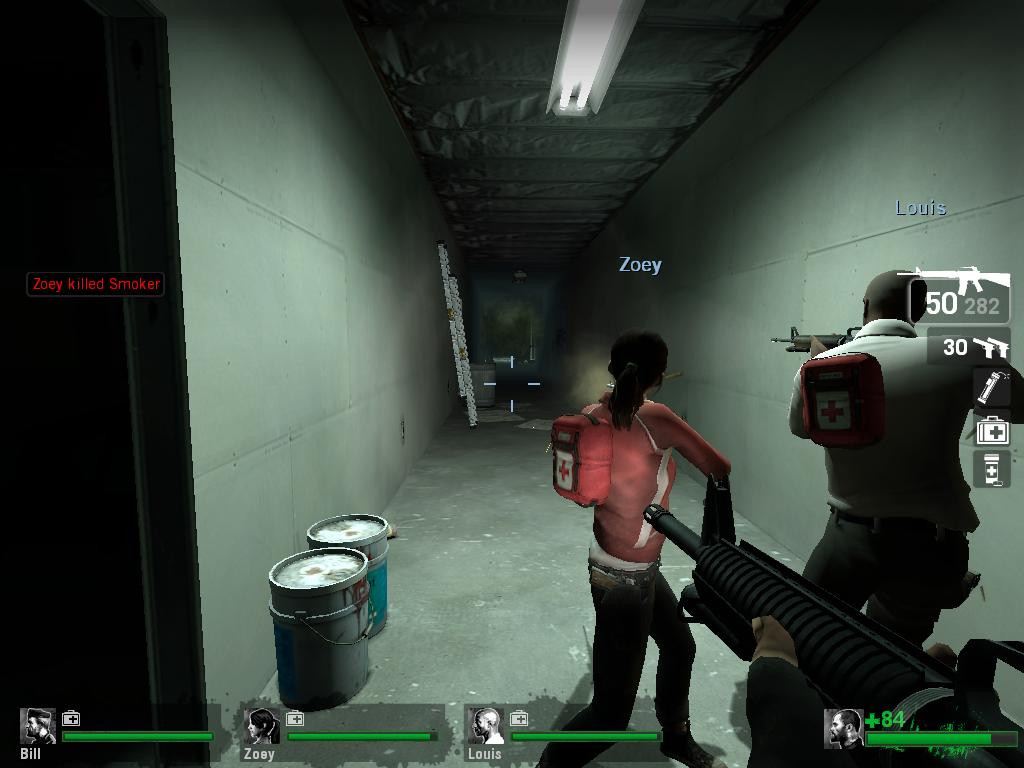Screen dimensions: 1024x768
Task: Click Bill's teammate portrait
Action: click(40, 727)
